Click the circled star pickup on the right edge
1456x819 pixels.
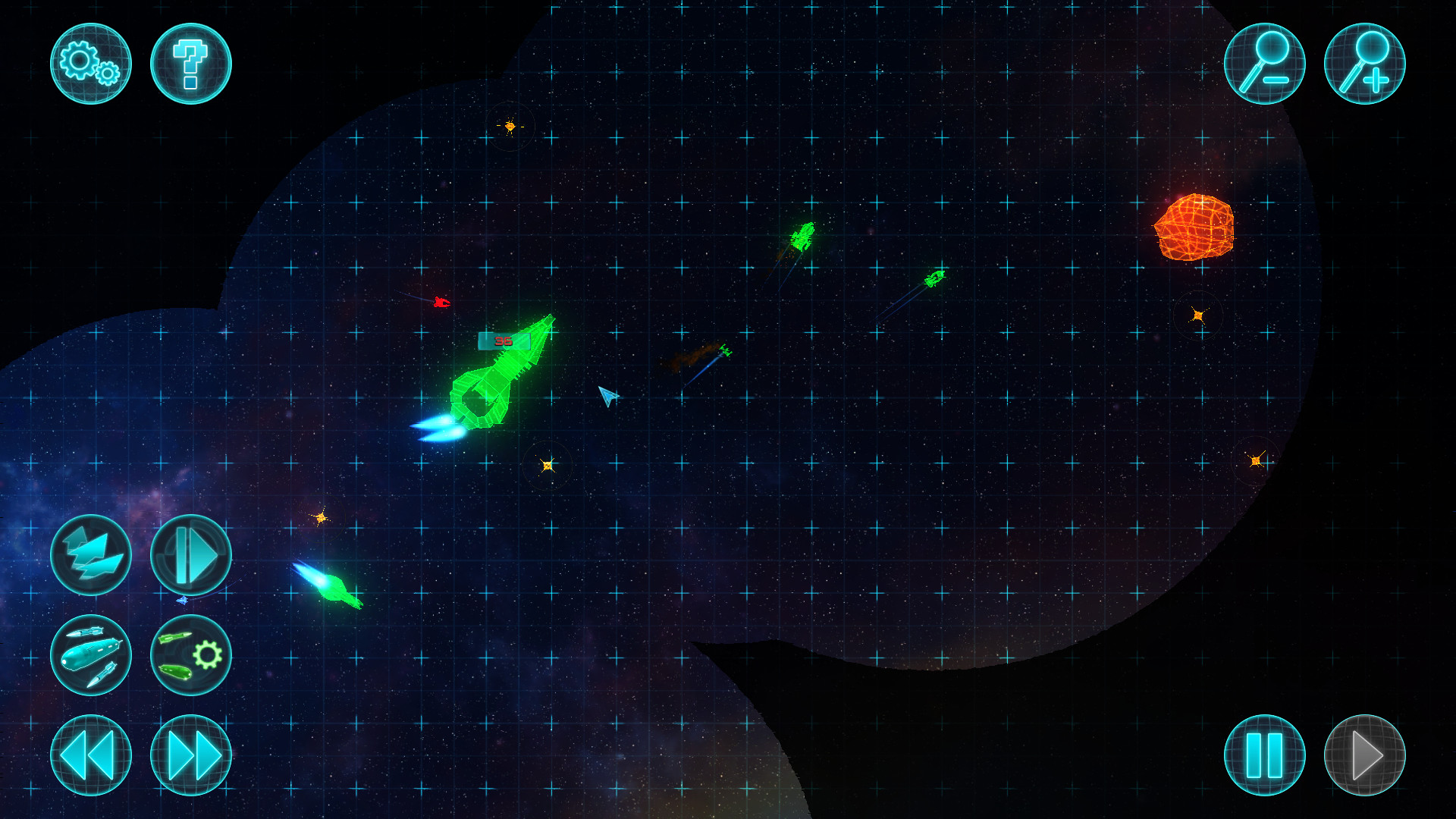pyautogui.click(x=1255, y=461)
